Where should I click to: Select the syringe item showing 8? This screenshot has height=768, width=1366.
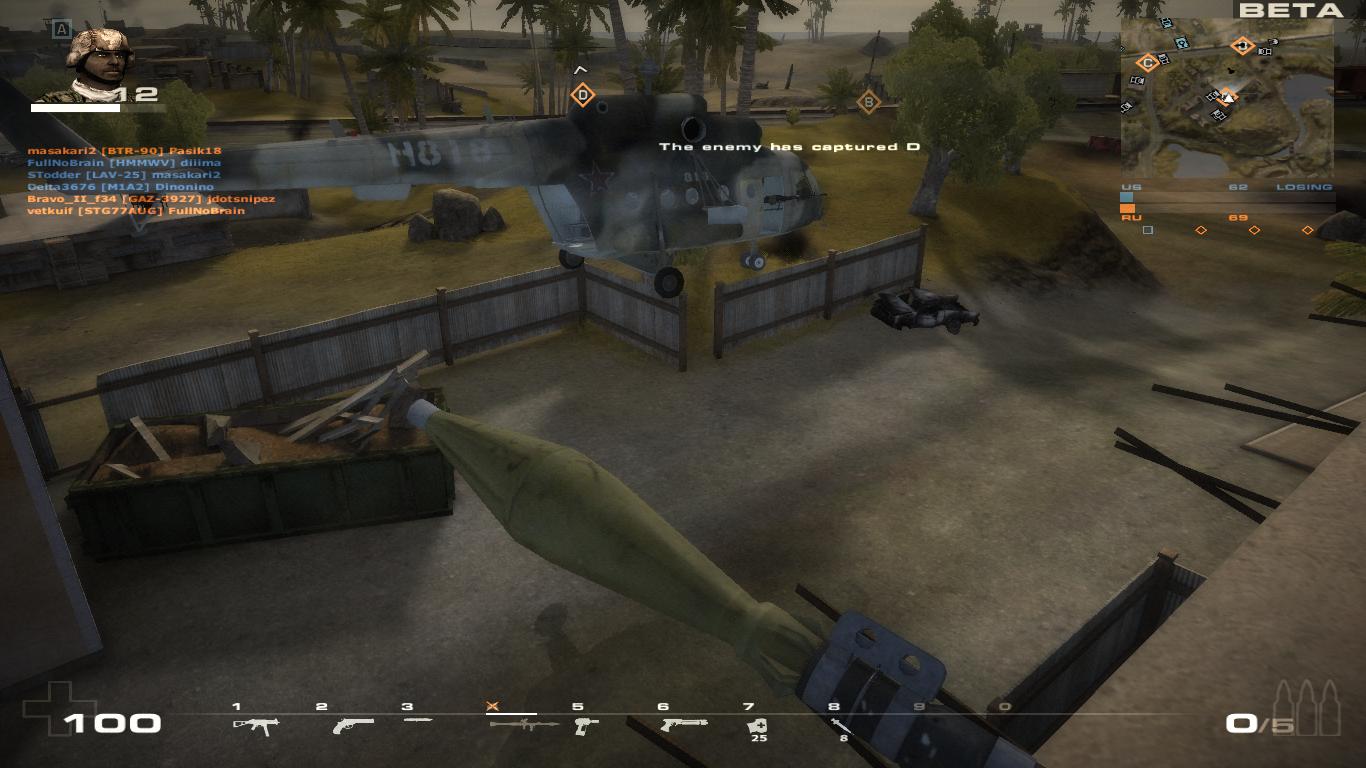click(842, 726)
